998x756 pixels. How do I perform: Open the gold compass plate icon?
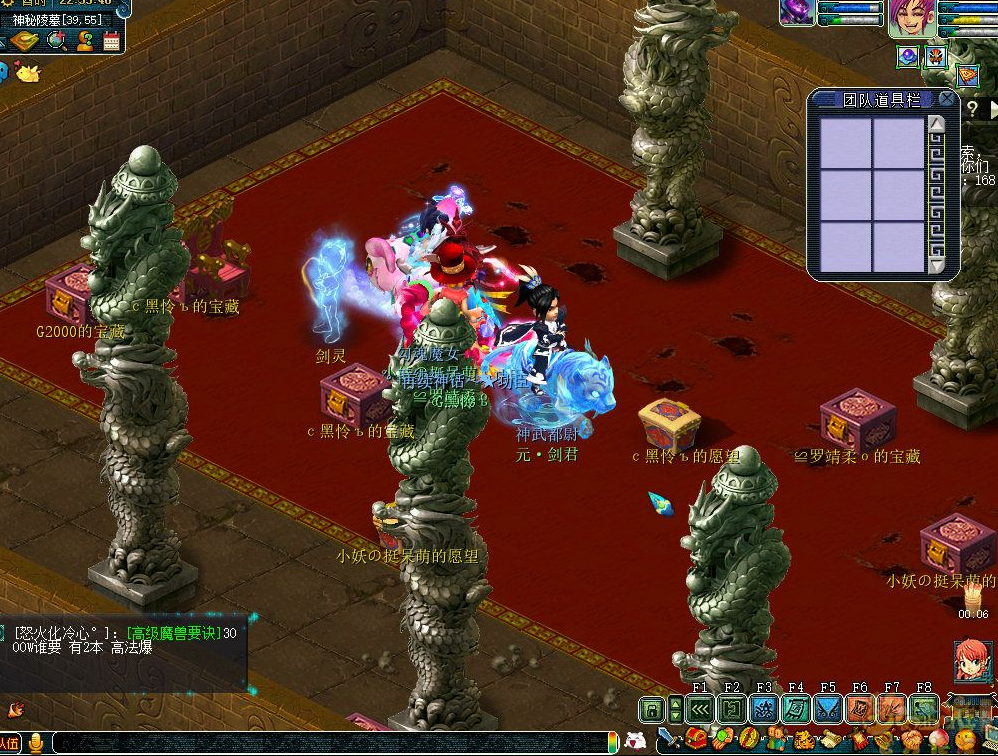point(22,41)
